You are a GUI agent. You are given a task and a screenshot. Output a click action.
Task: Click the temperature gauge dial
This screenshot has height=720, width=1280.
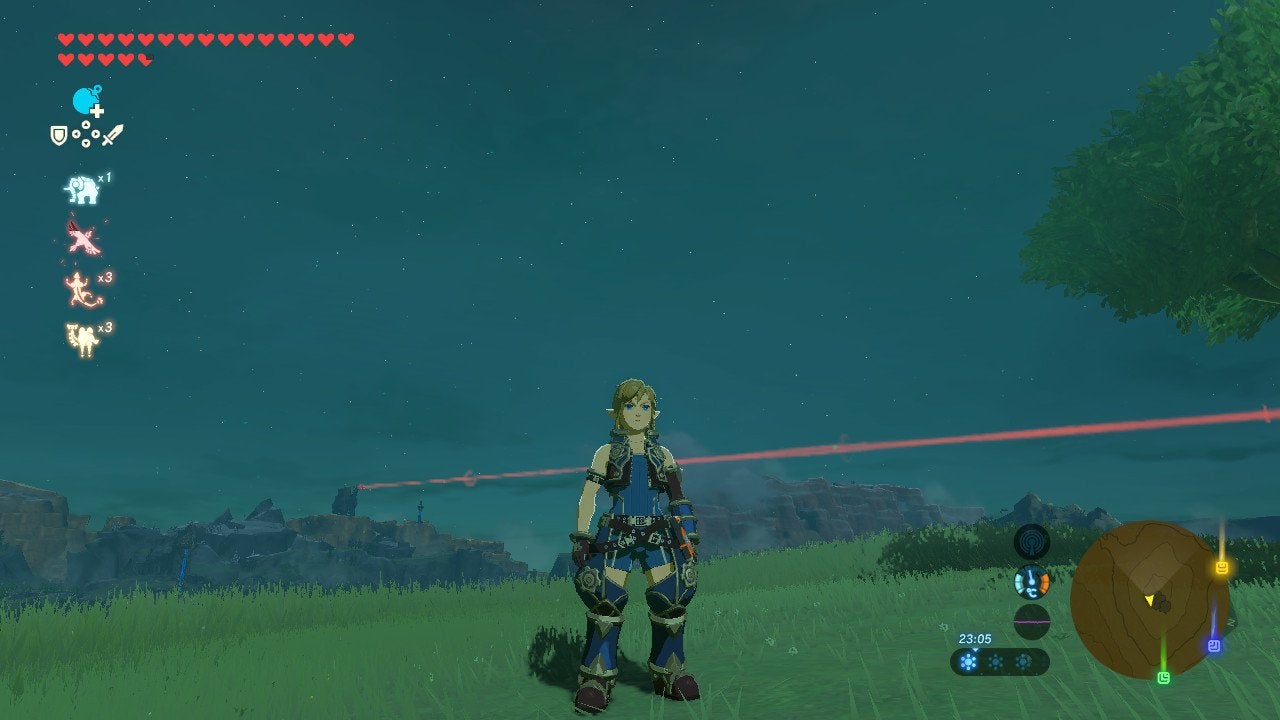[x=1031, y=582]
